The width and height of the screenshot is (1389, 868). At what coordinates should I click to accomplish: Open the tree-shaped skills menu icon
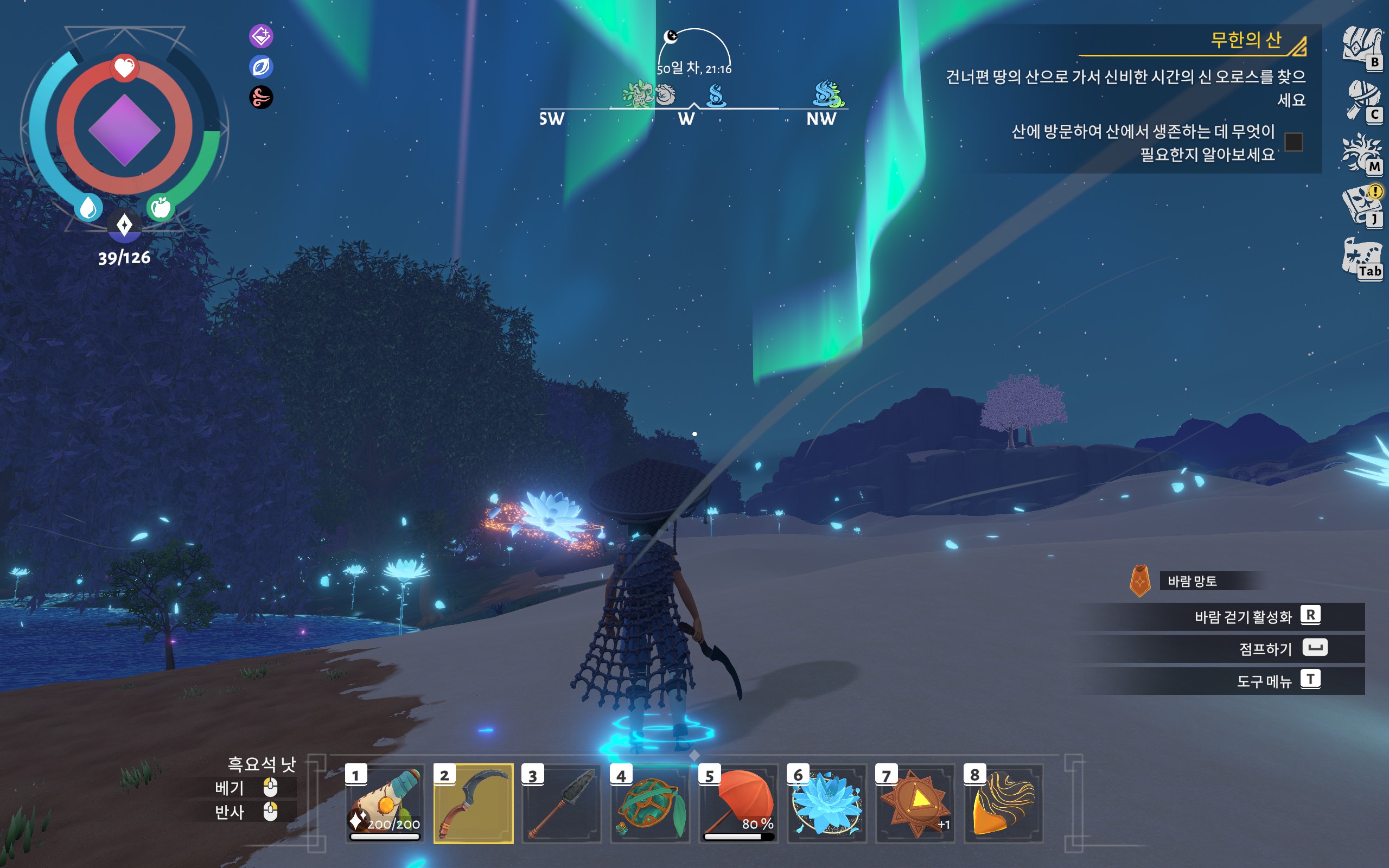1361,152
